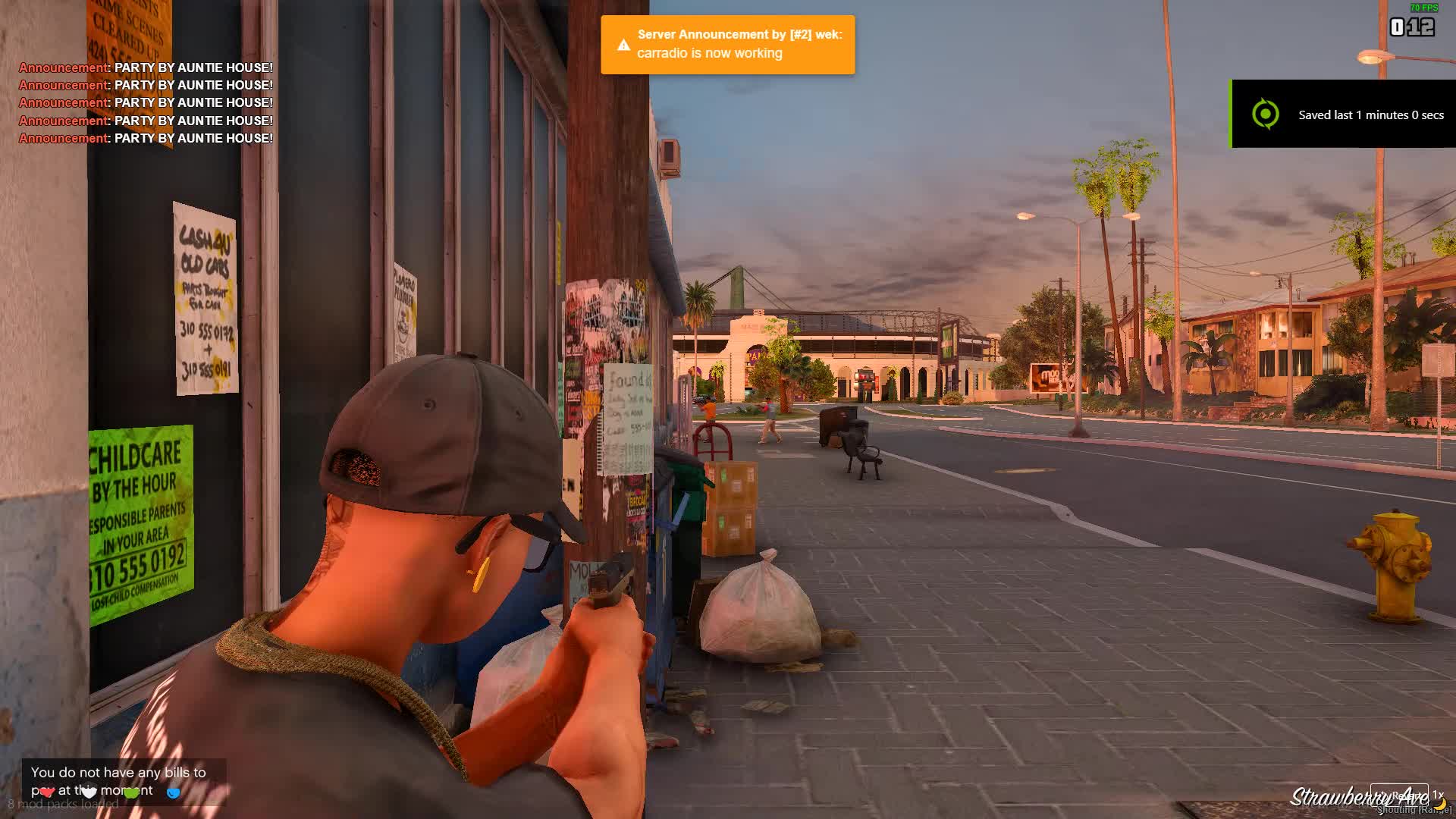The height and width of the screenshot is (819, 1456).
Task: Click the Strawberry Ave street label
Action: point(1357,797)
